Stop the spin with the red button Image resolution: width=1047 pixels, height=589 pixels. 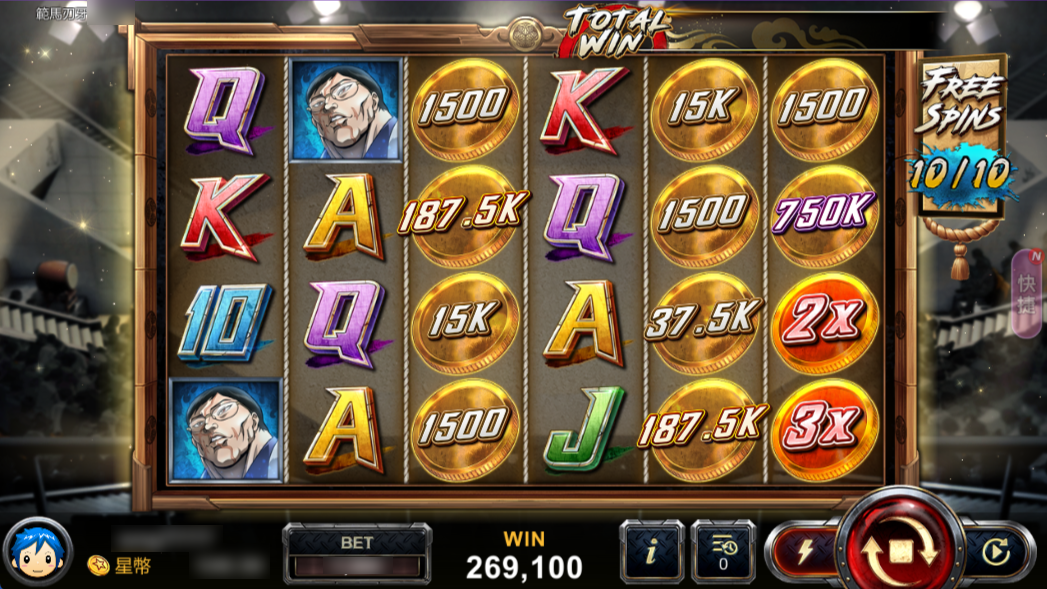[897, 549]
